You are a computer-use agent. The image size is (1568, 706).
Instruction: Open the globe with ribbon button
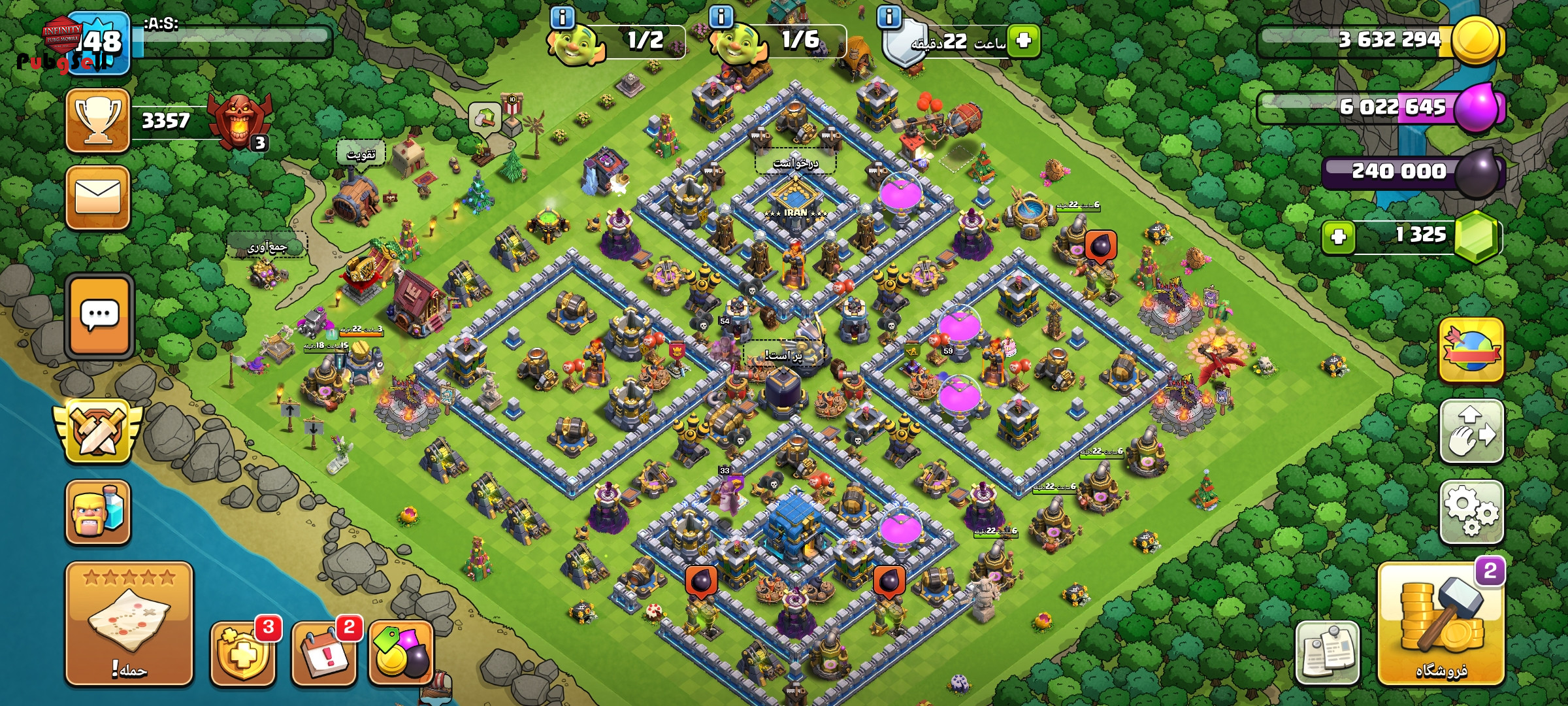[1471, 350]
